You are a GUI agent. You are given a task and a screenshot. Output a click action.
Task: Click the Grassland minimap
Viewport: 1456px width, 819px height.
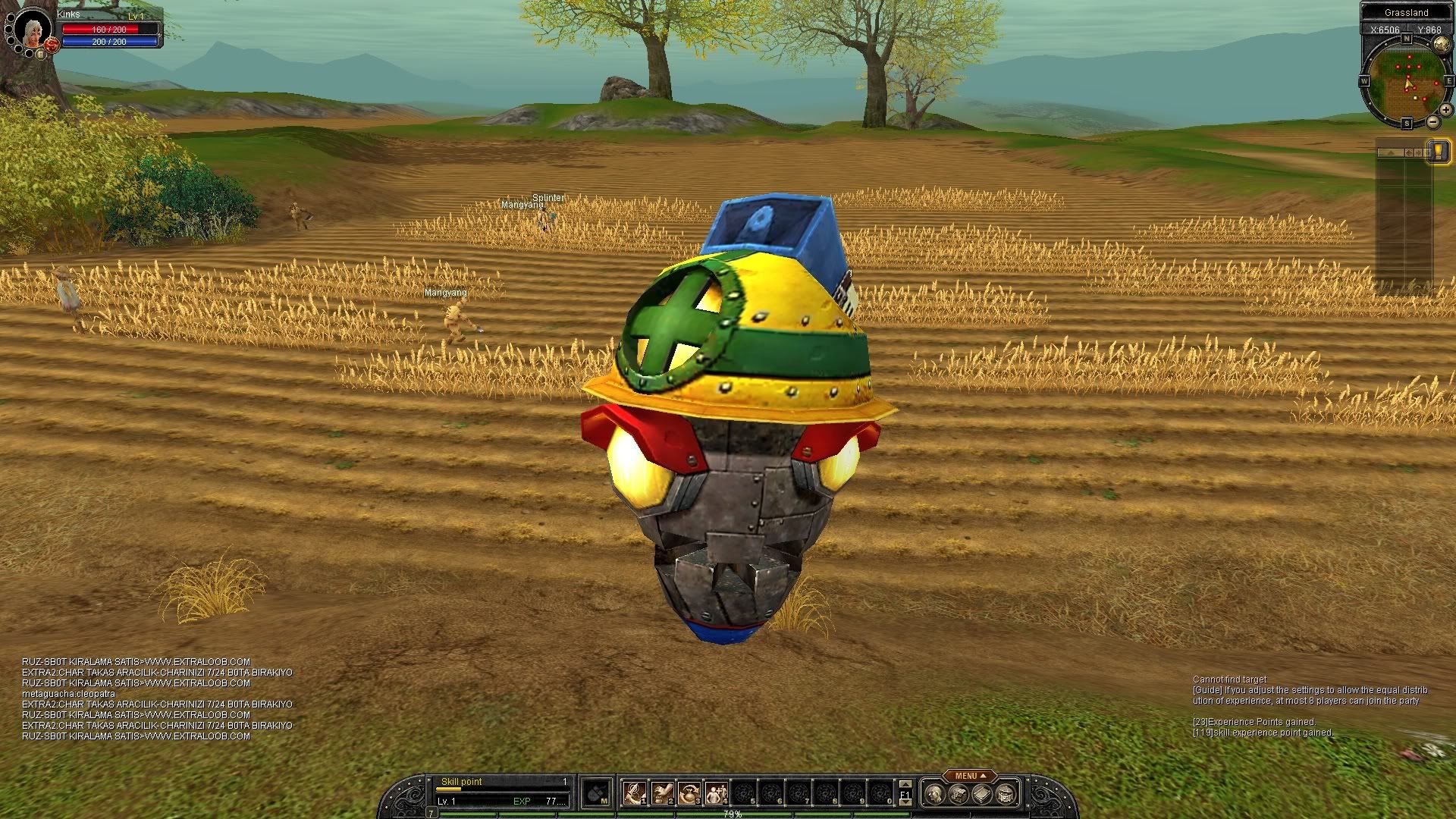(x=1405, y=82)
